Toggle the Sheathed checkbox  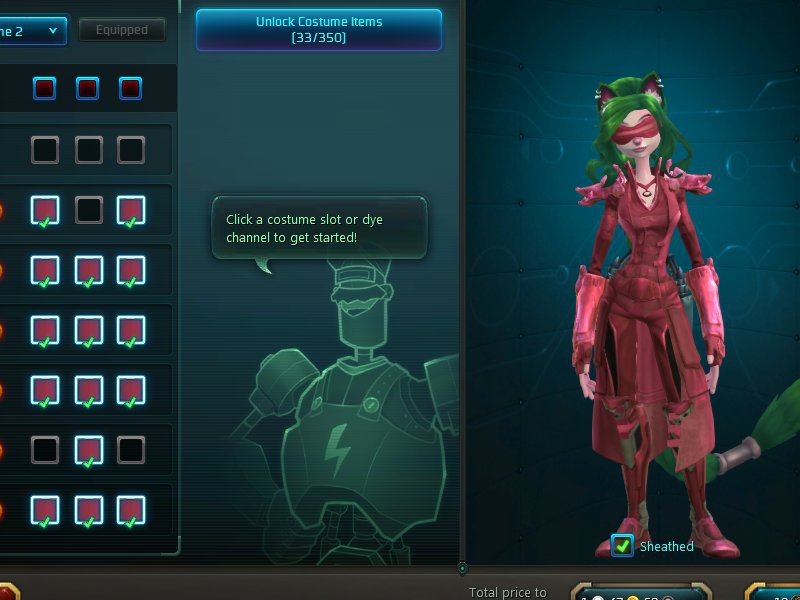click(622, 546)
